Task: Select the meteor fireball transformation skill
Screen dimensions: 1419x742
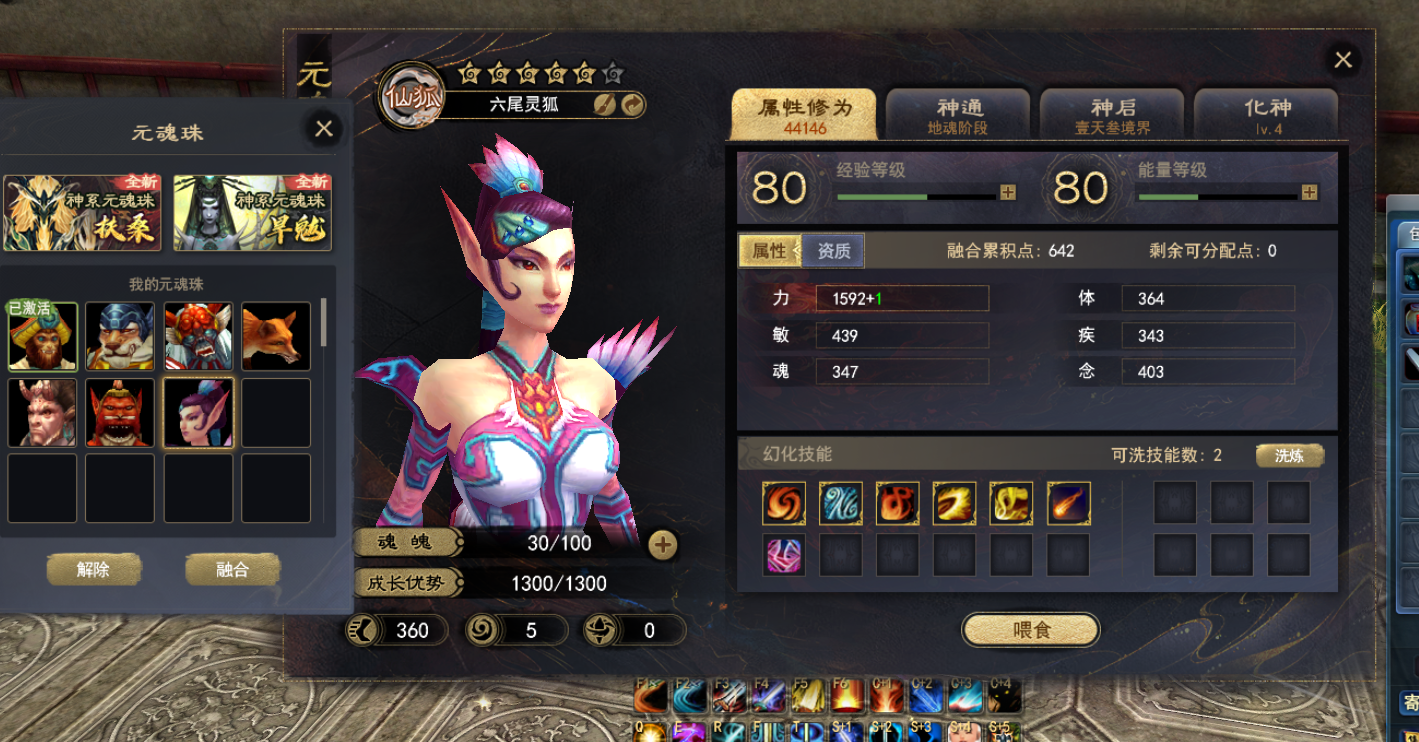Action: point(1069,503)
